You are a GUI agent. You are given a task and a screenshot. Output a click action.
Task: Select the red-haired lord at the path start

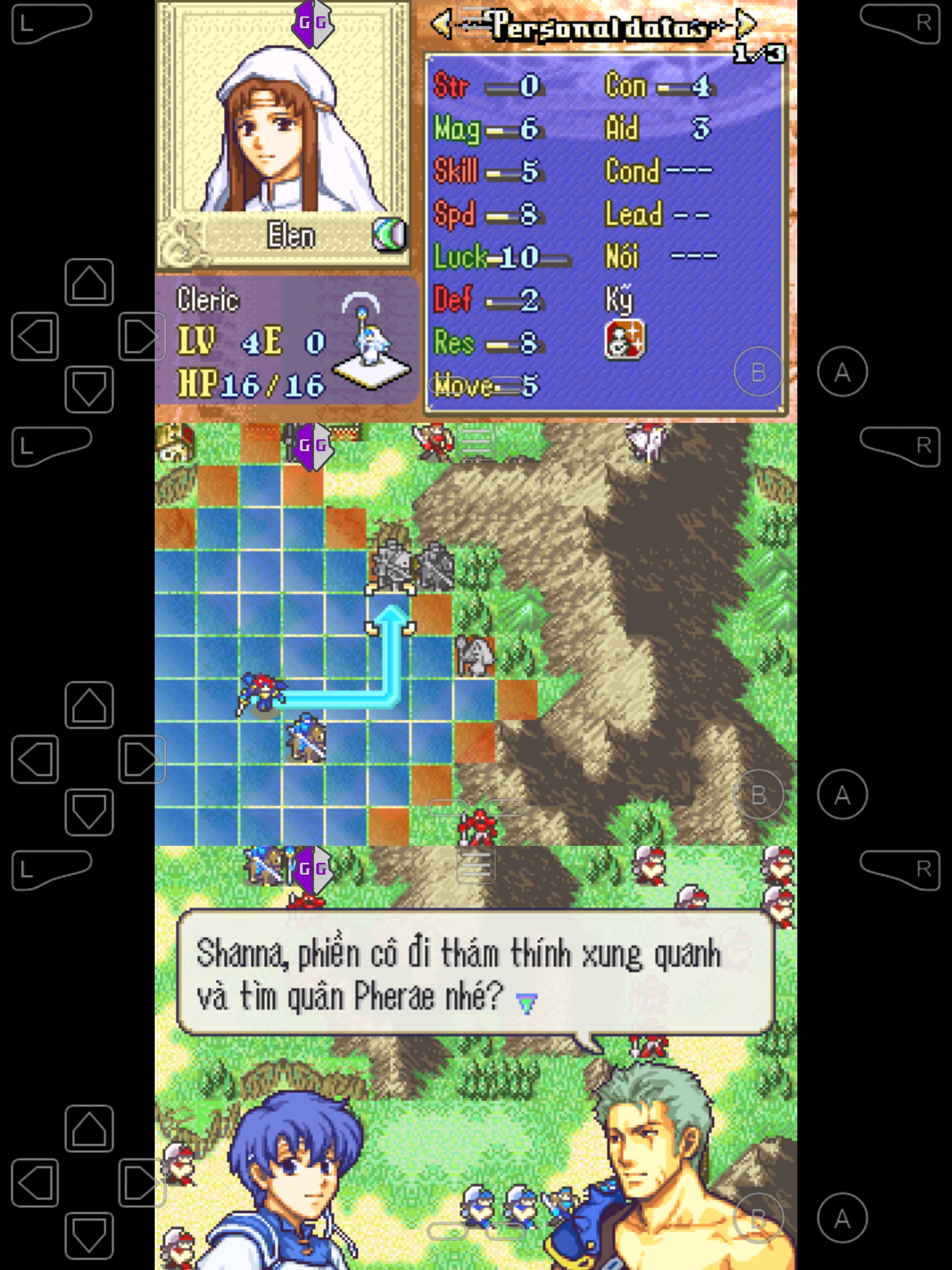[261, 695]
